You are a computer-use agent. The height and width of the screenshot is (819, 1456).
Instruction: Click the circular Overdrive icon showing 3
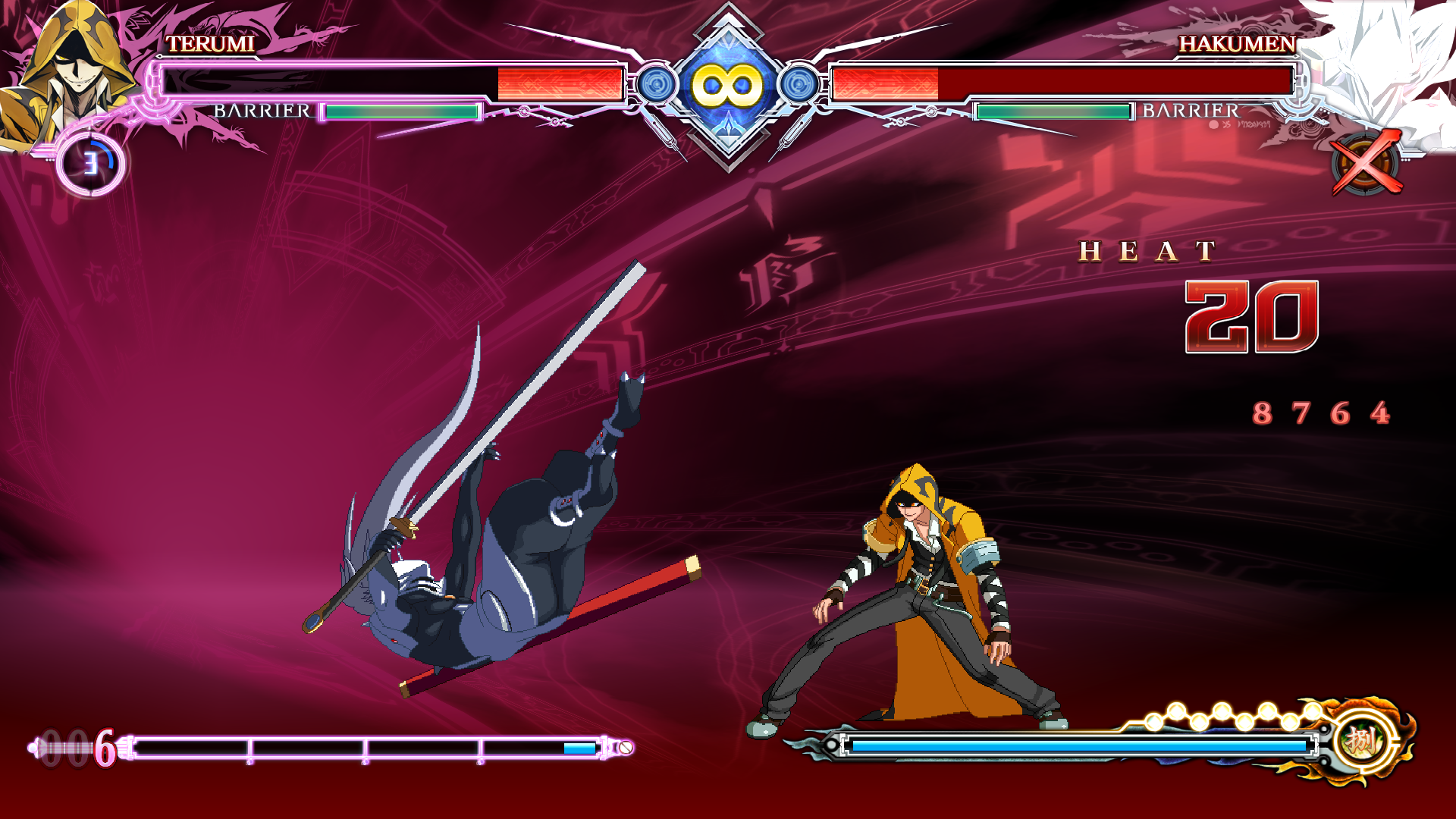click(91, 163)
